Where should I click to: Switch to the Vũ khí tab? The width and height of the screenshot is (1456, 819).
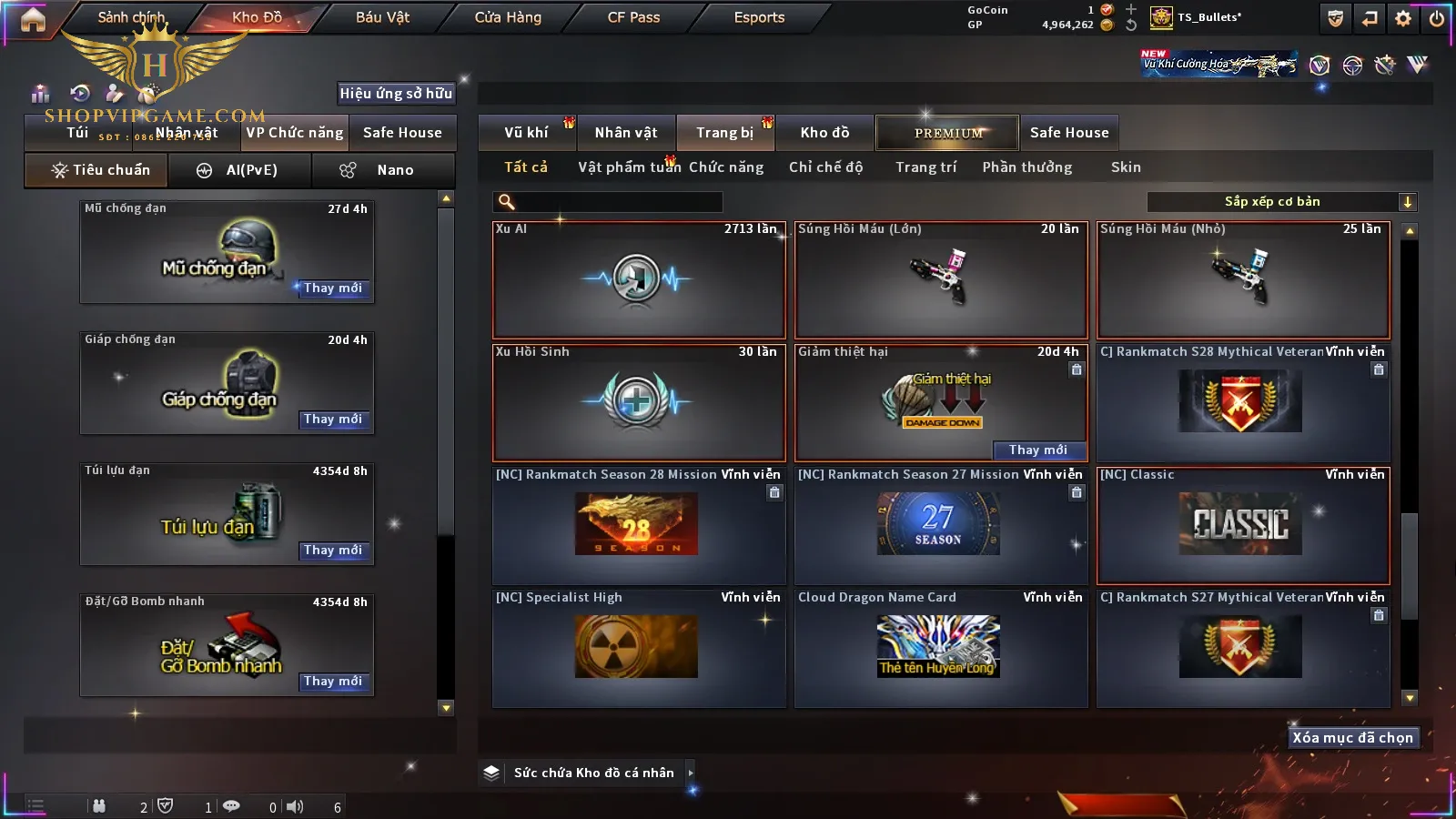526,133
